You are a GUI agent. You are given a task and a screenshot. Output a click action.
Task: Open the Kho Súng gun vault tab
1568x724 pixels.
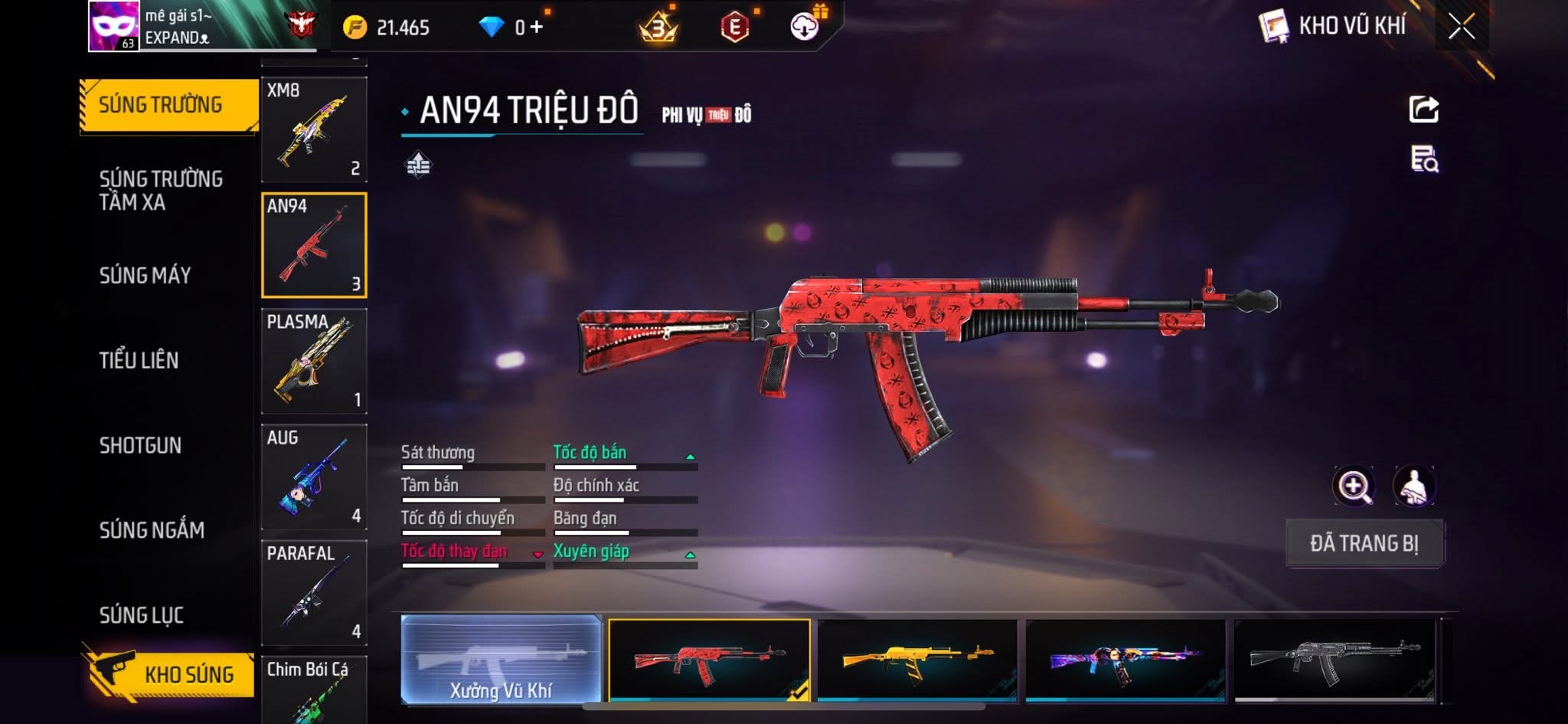pos(168,673)
